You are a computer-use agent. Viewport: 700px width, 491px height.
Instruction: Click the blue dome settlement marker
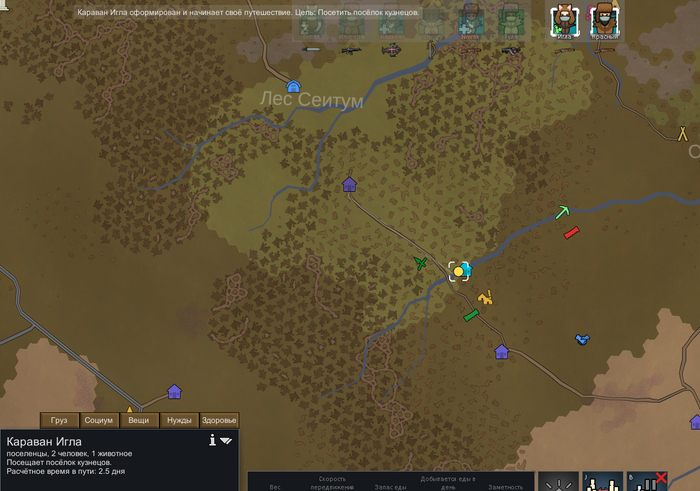294,87
